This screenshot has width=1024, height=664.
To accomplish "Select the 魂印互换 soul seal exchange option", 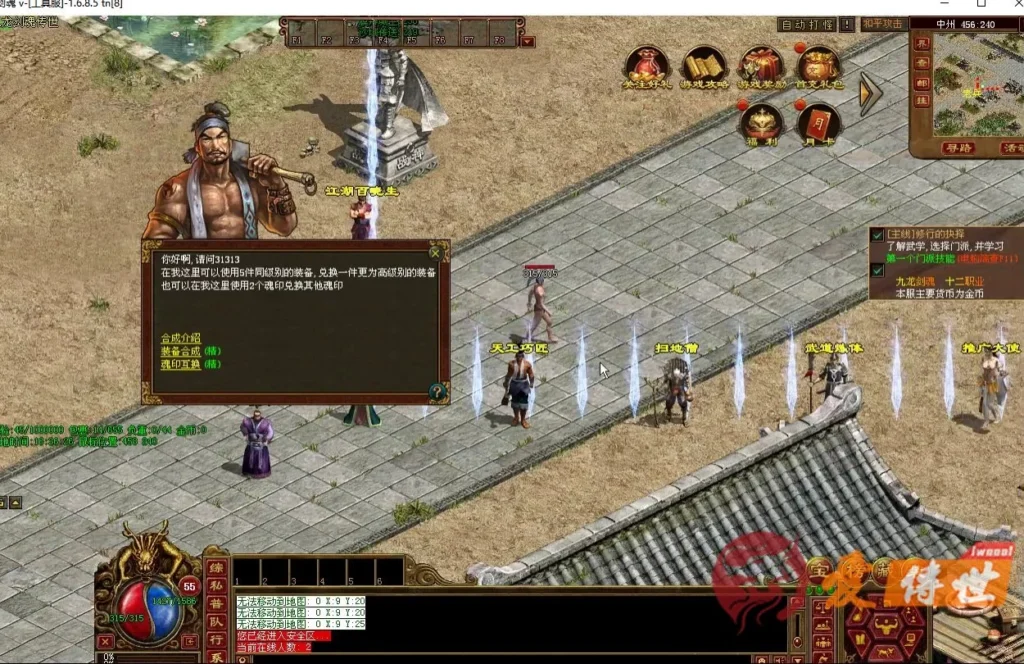I will [181, 364].
